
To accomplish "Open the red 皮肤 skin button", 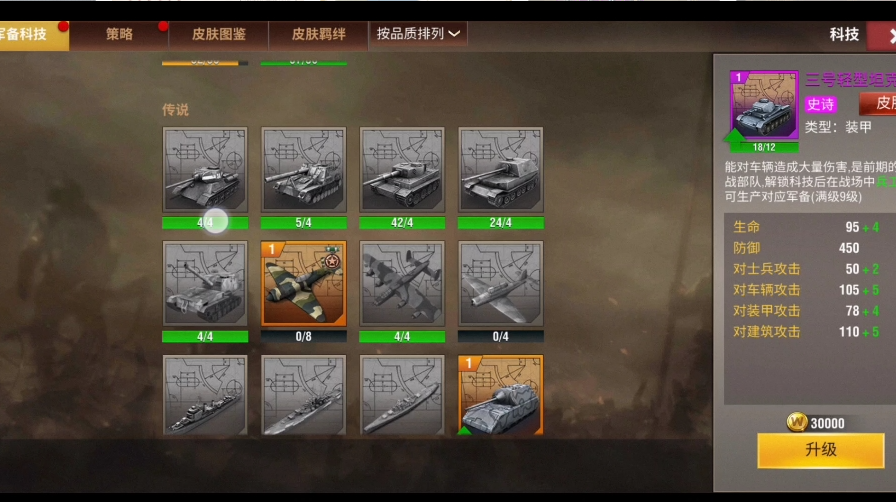I will point(880,103).
